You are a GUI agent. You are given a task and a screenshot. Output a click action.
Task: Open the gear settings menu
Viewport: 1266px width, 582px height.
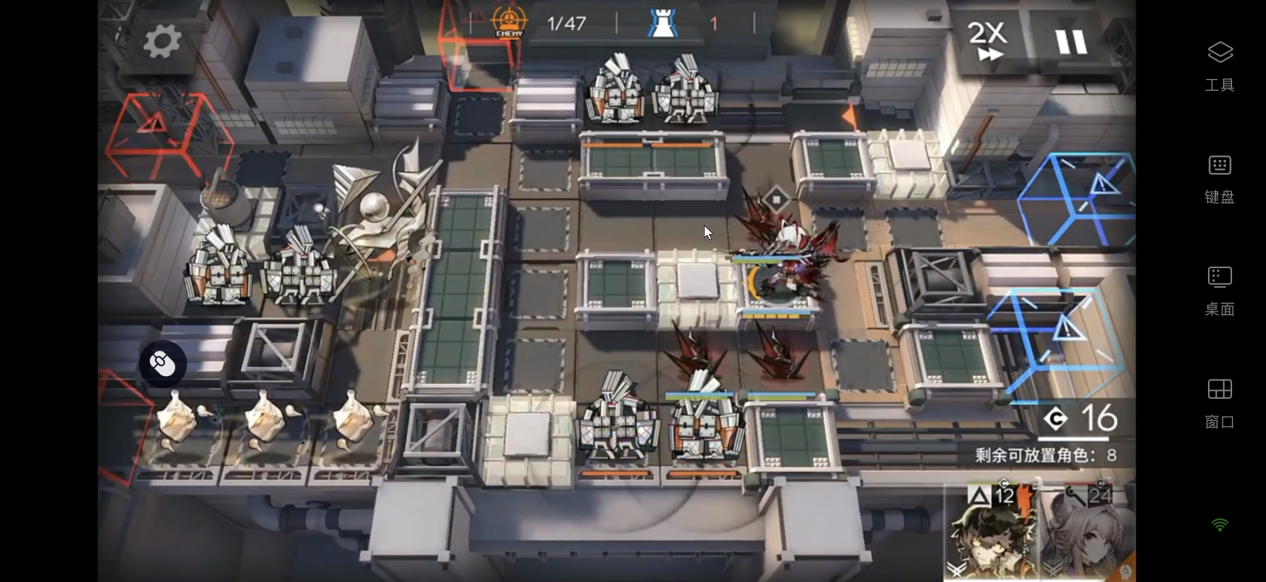pyautogui.click(x=162, y=41)
